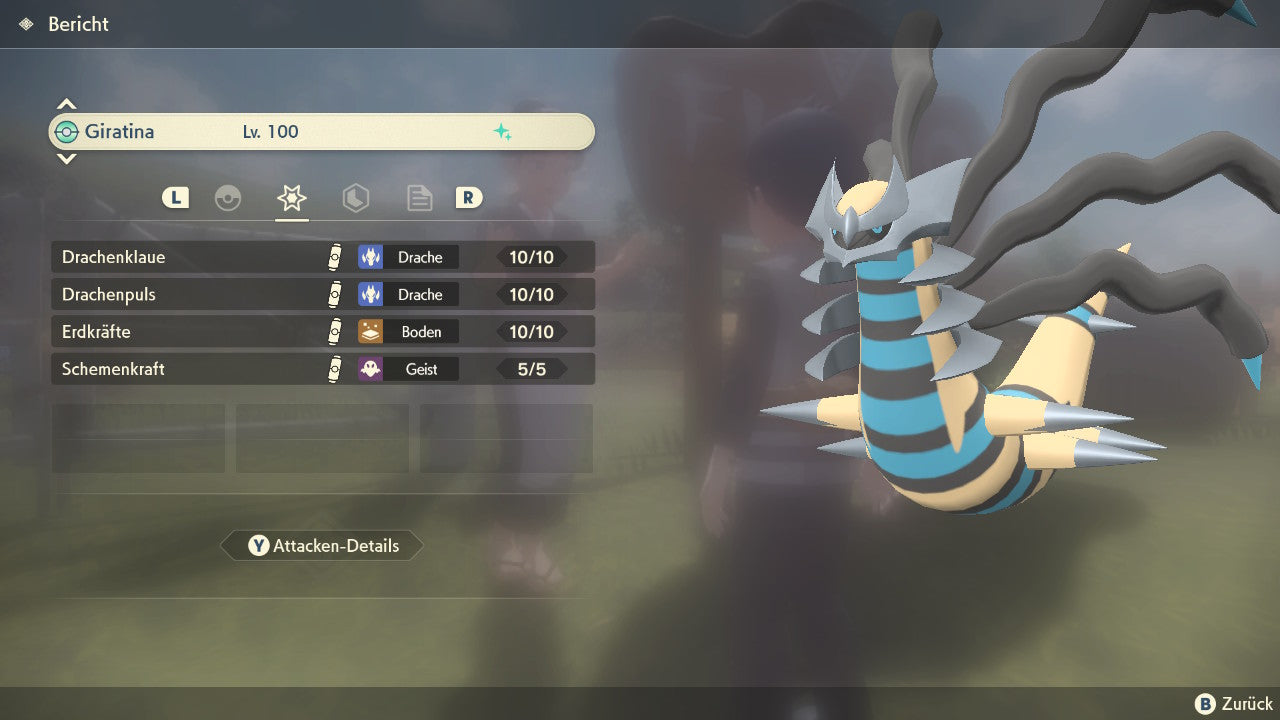Open Attacken-Details
Viewport: 1280px width, 720px height.
click(322, 546)
